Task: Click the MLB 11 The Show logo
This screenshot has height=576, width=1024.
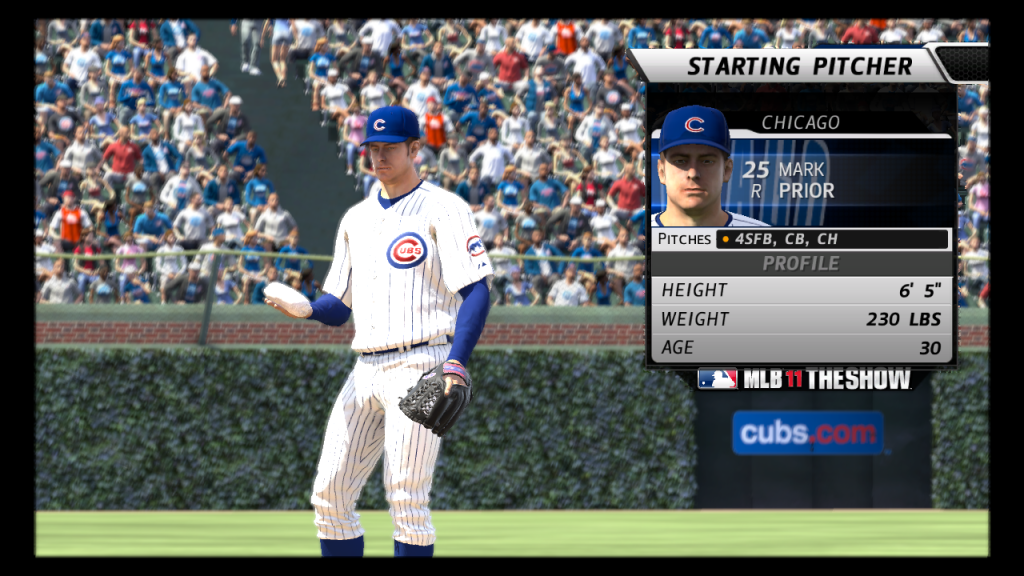Action: 804,379
